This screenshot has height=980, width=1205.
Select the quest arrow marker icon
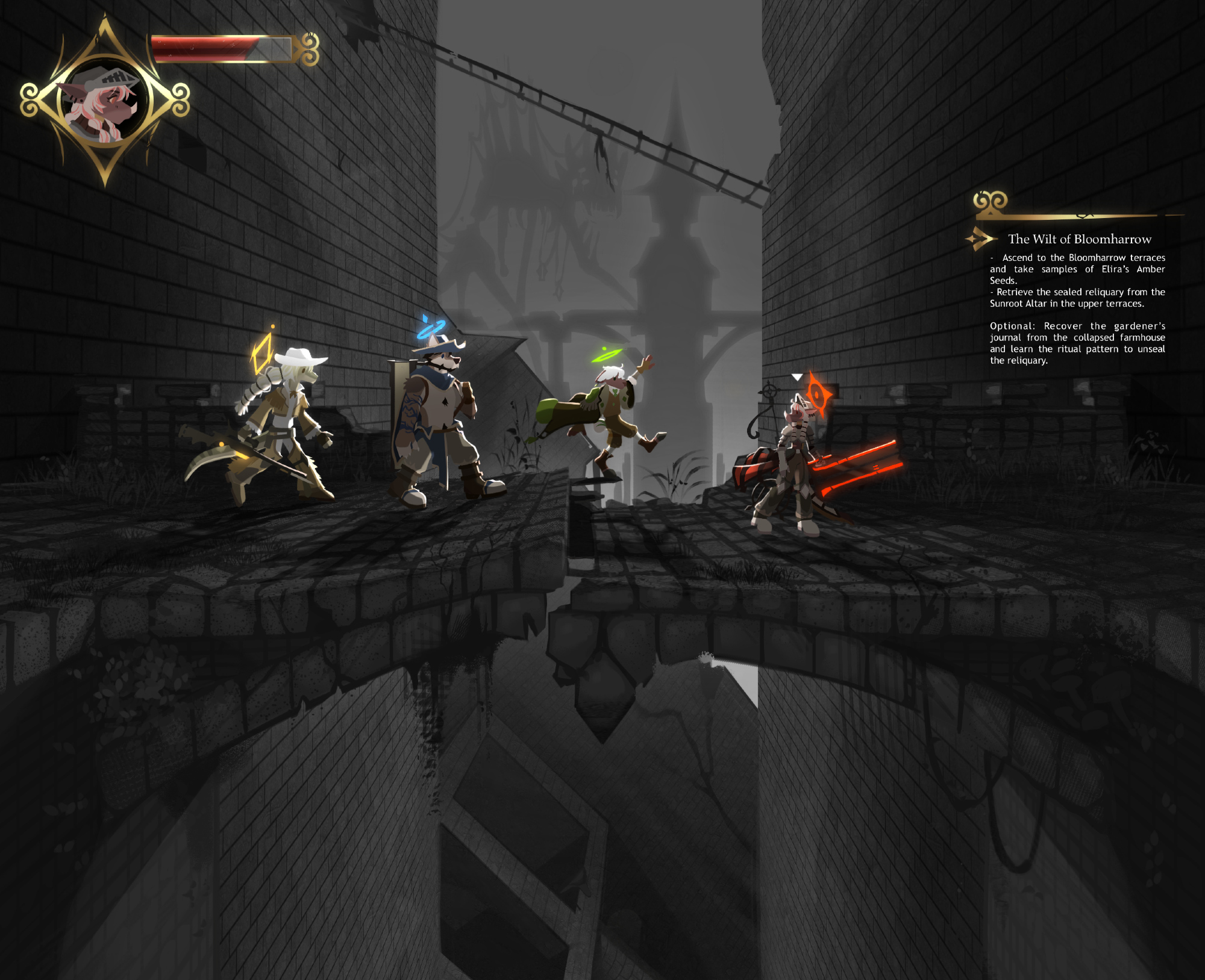click(981, 239)
